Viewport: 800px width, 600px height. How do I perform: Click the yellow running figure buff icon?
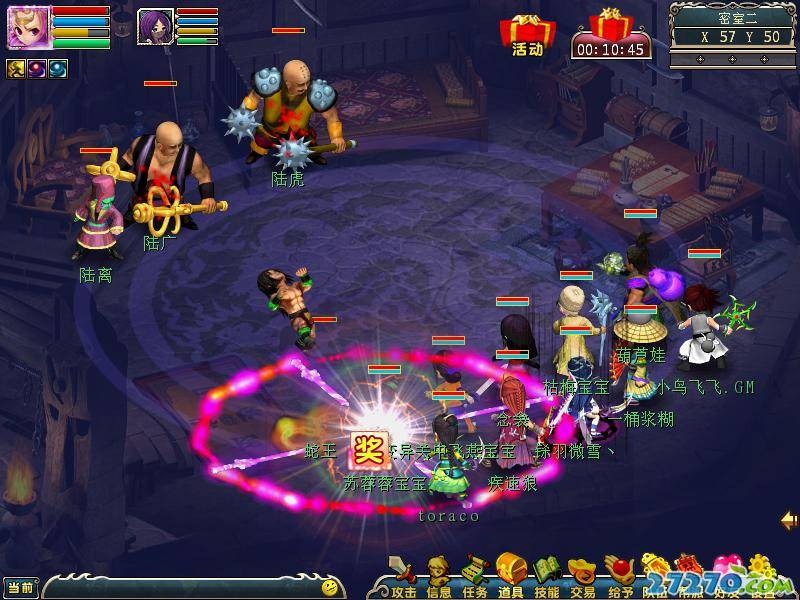16,68
